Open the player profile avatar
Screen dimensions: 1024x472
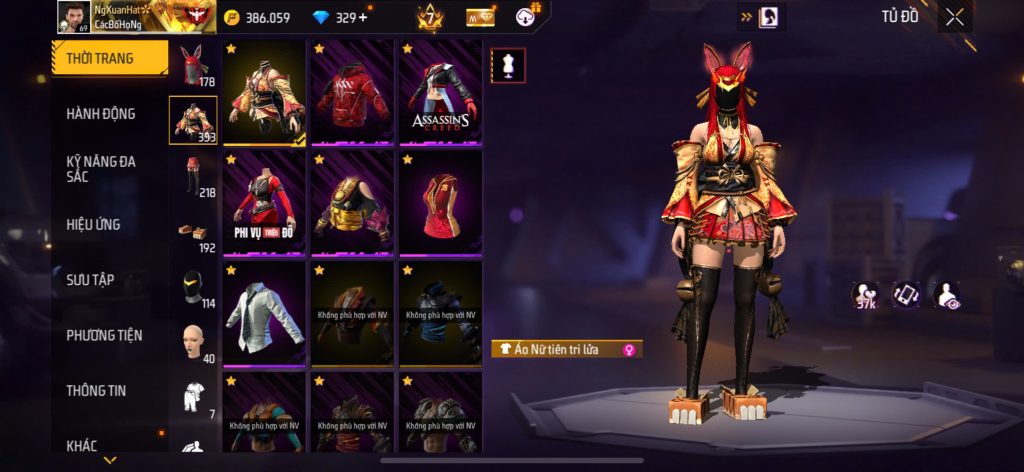73,17
